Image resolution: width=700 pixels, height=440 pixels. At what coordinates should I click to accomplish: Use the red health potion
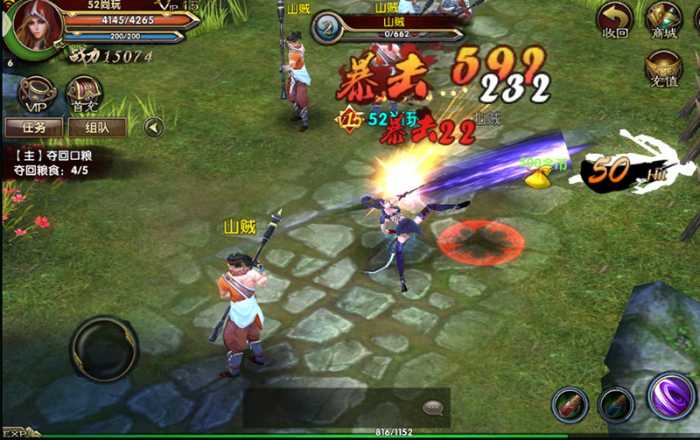click(570, 404)
